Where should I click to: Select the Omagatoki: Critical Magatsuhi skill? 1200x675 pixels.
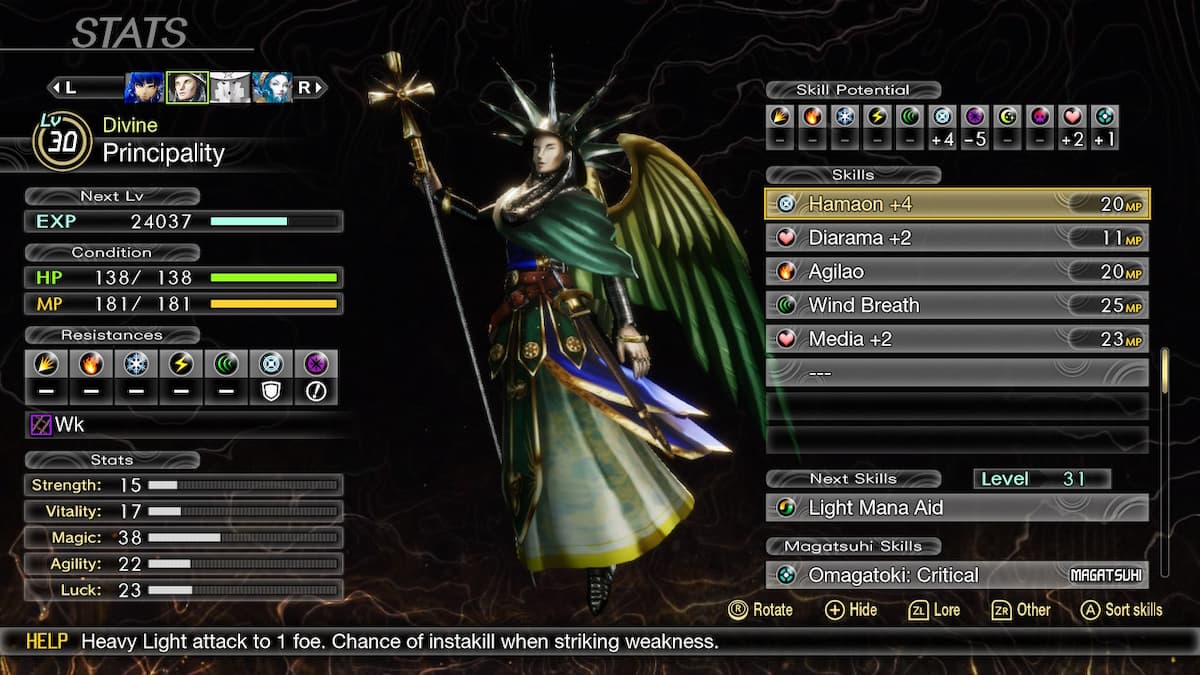(956, 575)
